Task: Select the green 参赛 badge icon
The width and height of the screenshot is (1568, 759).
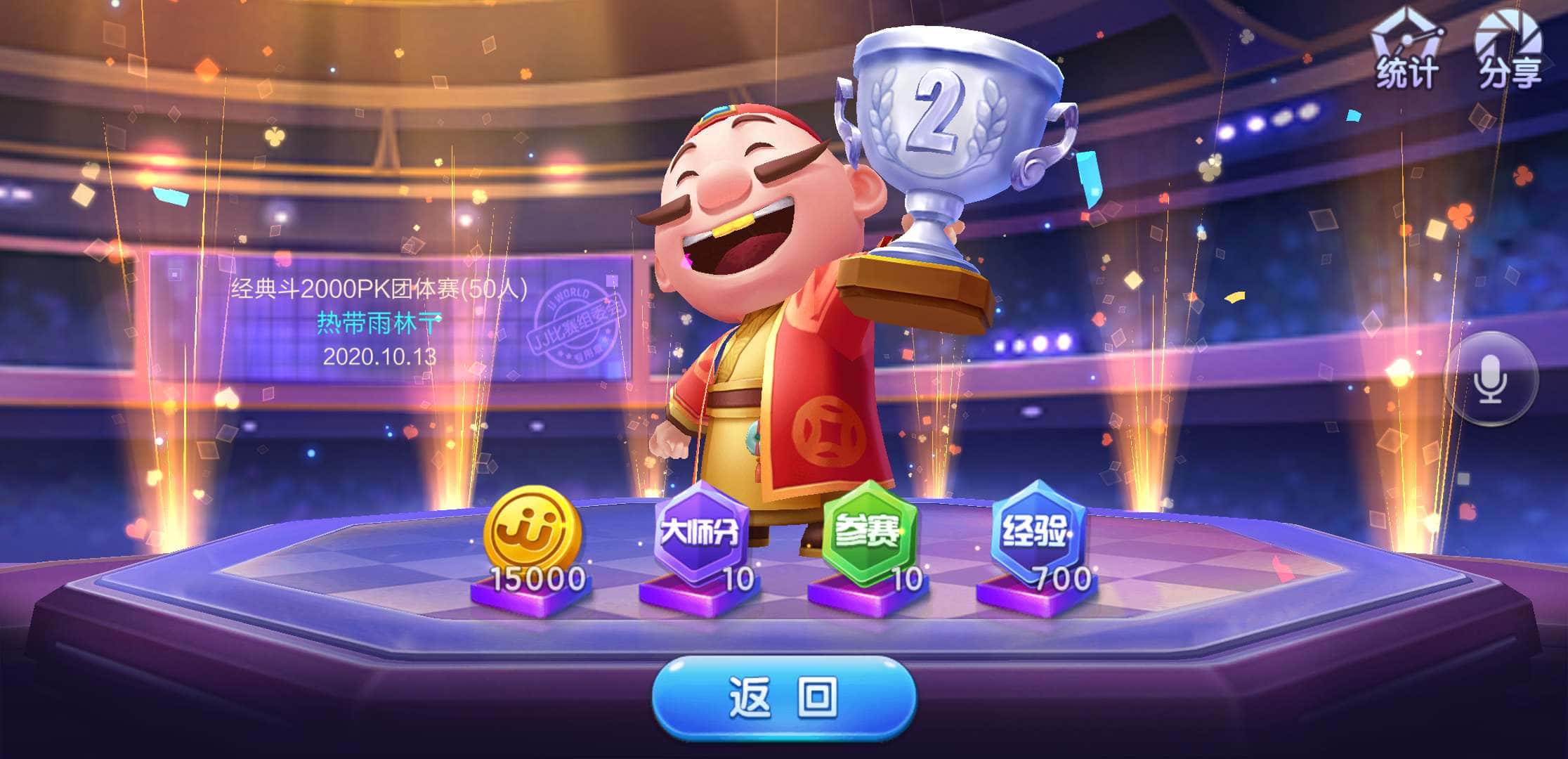Action: click(x=869, y=534)
